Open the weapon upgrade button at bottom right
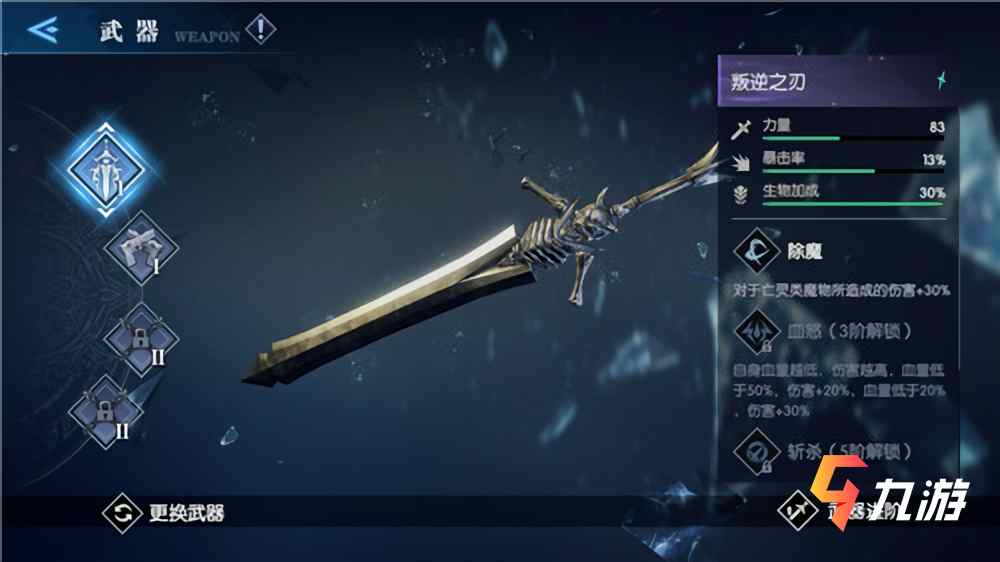The width and height of the screenshot is (1000, 562). 797,513
